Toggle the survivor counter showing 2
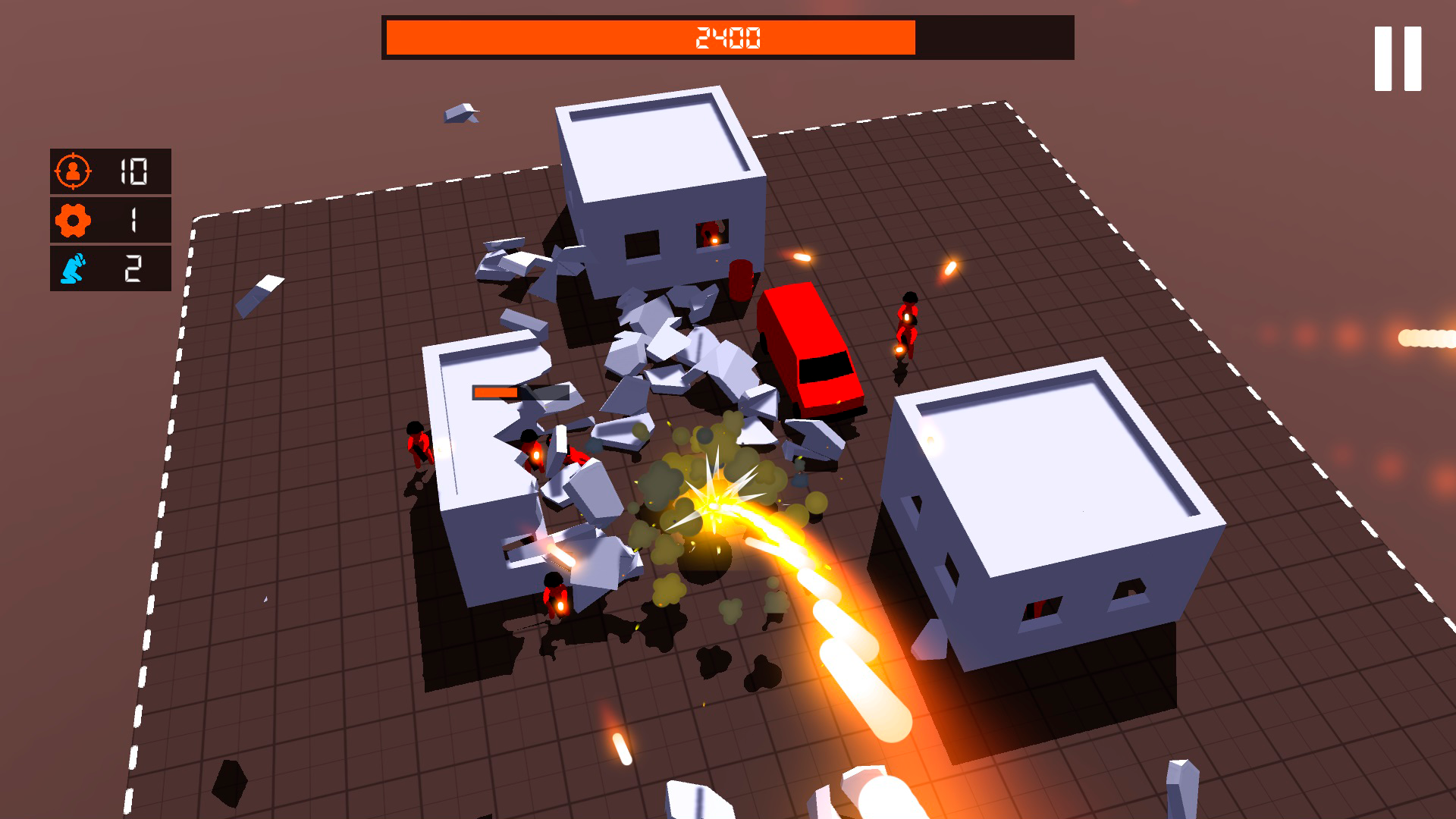This screenshot has height=819, width=1456. pos(110,269)
